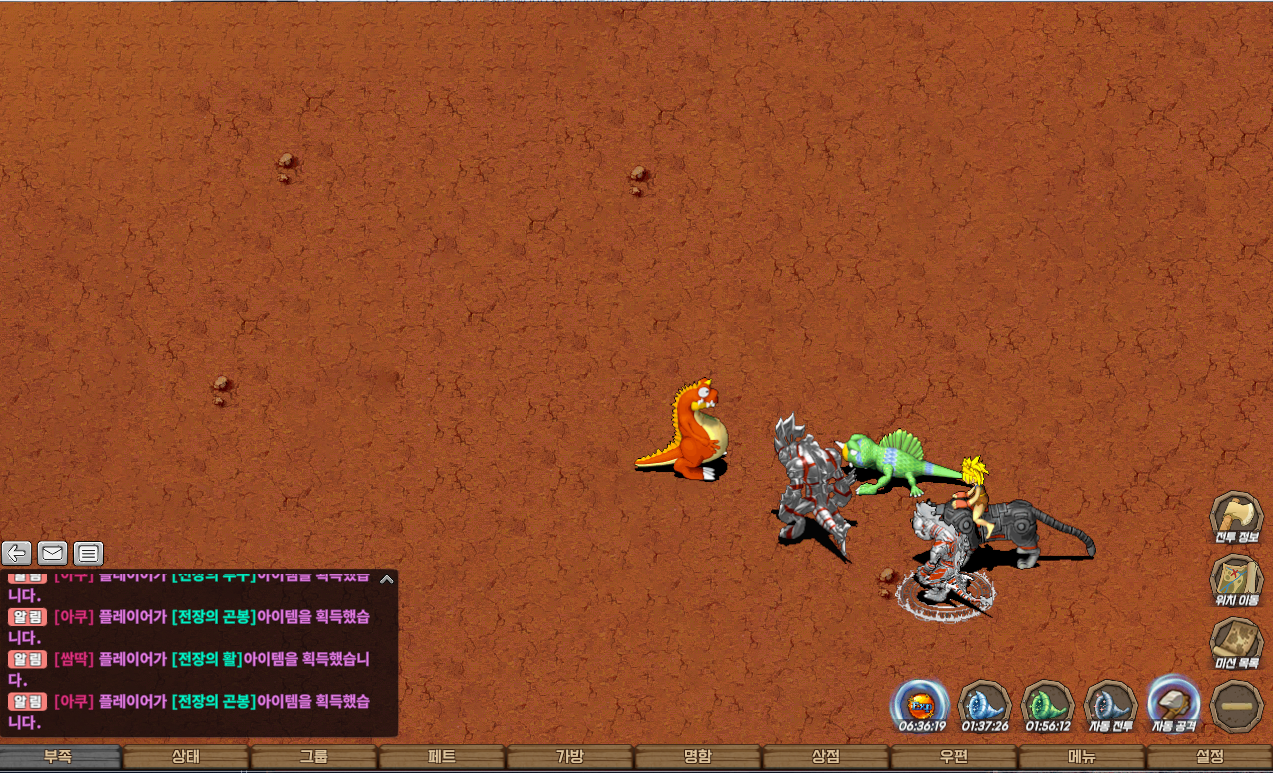Viewport: 1273px width, 773px height.
Task: Open the 우편 (mail) menu
Action: click(954, 757)
